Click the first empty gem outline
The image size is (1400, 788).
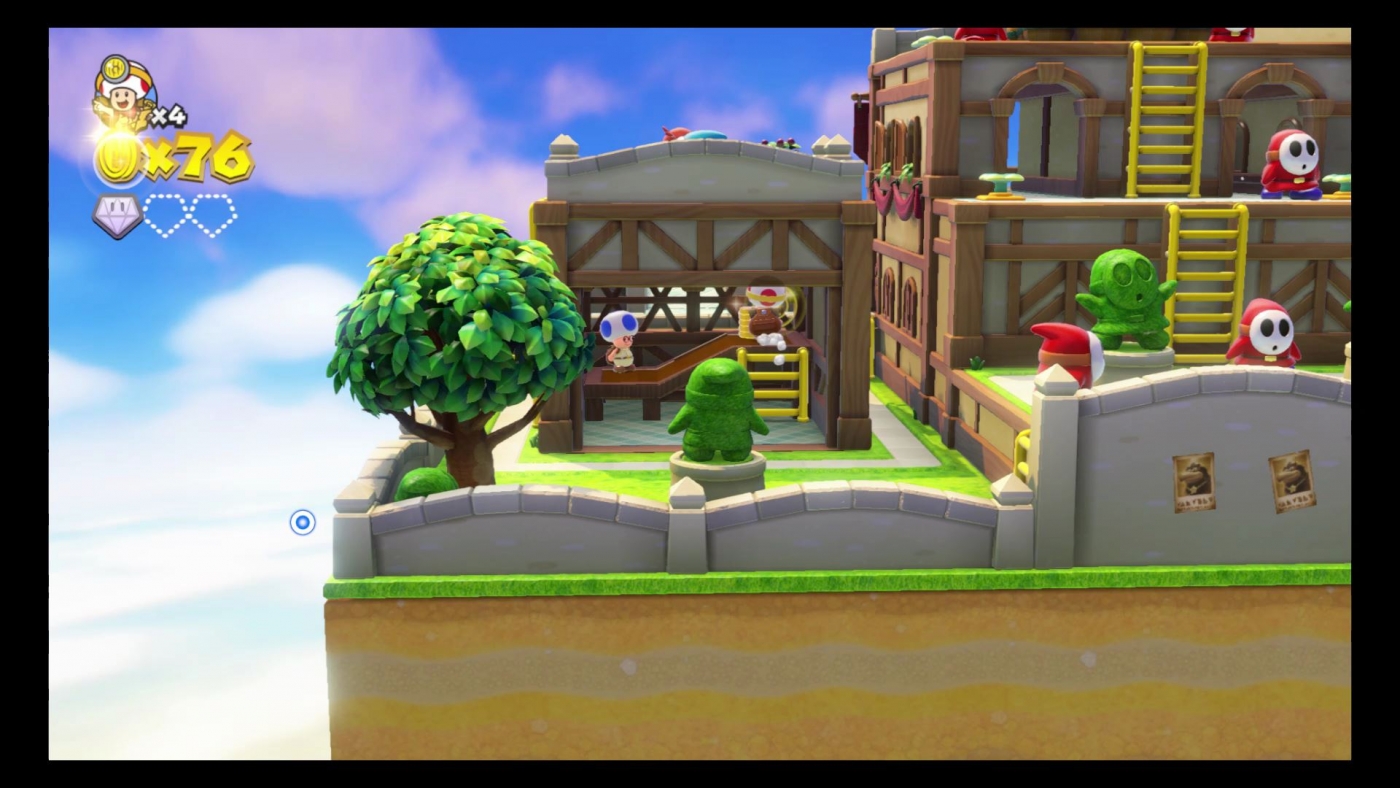[166, 213]
